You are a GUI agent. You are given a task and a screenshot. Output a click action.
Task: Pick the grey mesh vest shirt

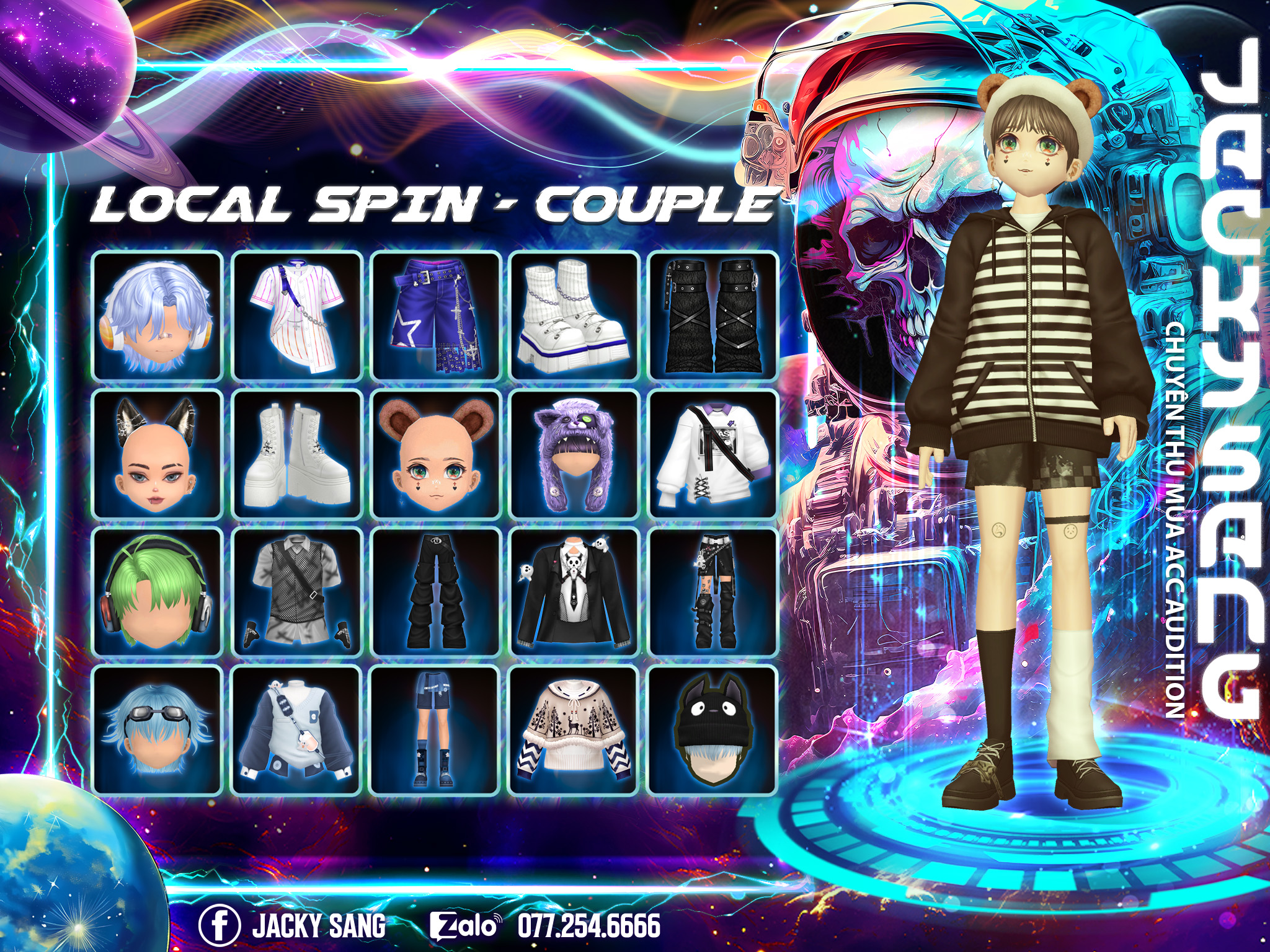point(296,592)
